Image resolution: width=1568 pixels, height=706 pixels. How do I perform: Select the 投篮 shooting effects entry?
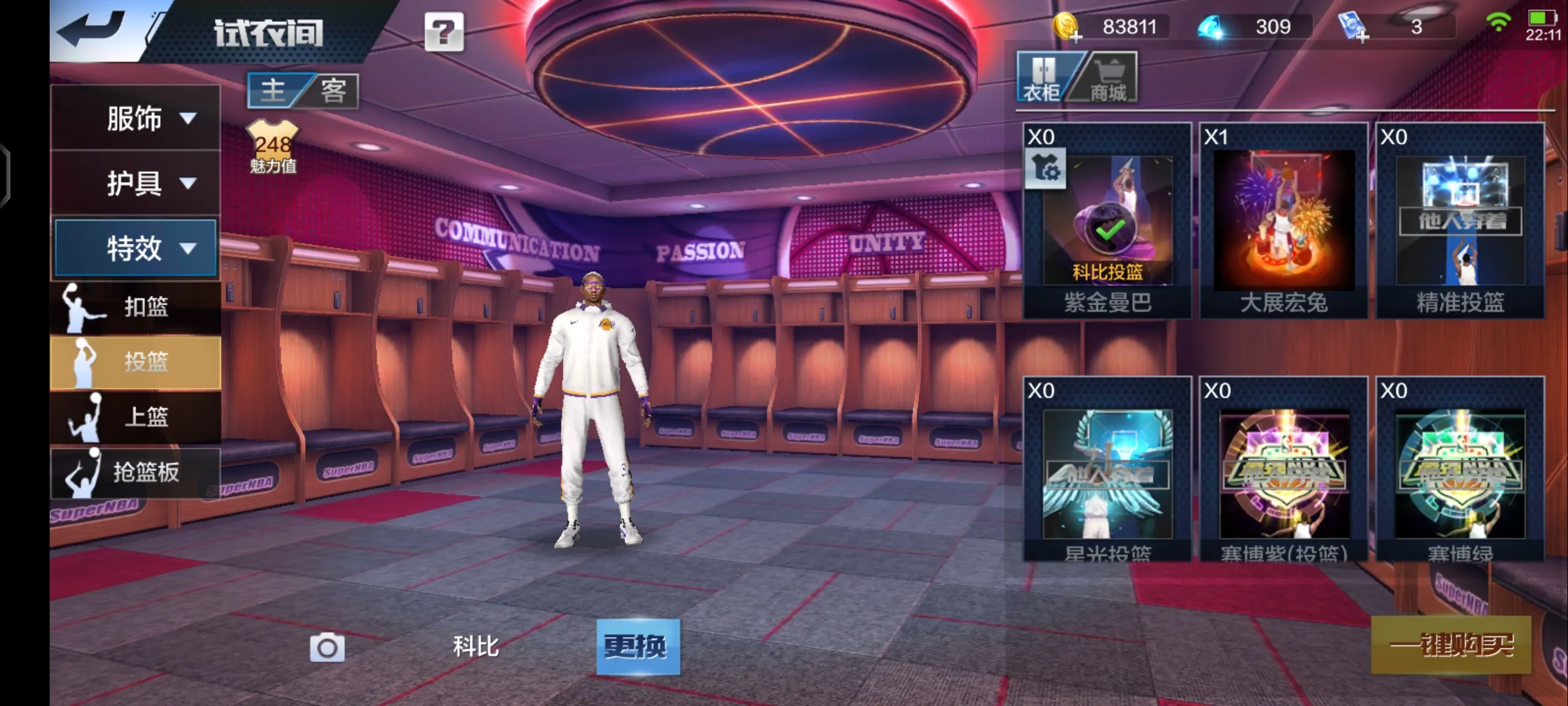click(136, 361)
